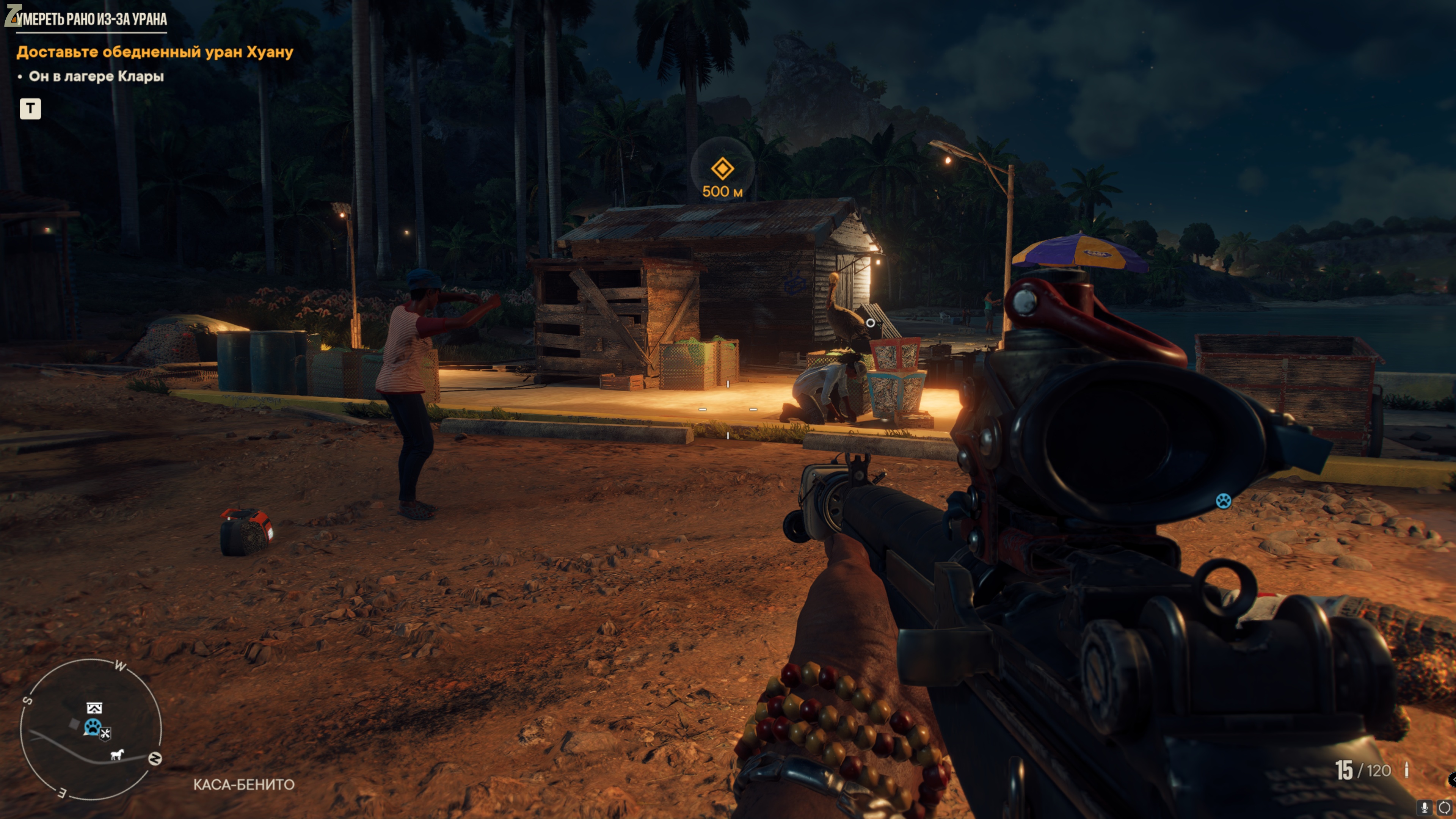Toggle the microphone overlay button
Viewport: 1456px width, 819px height.
(1425, 807)
